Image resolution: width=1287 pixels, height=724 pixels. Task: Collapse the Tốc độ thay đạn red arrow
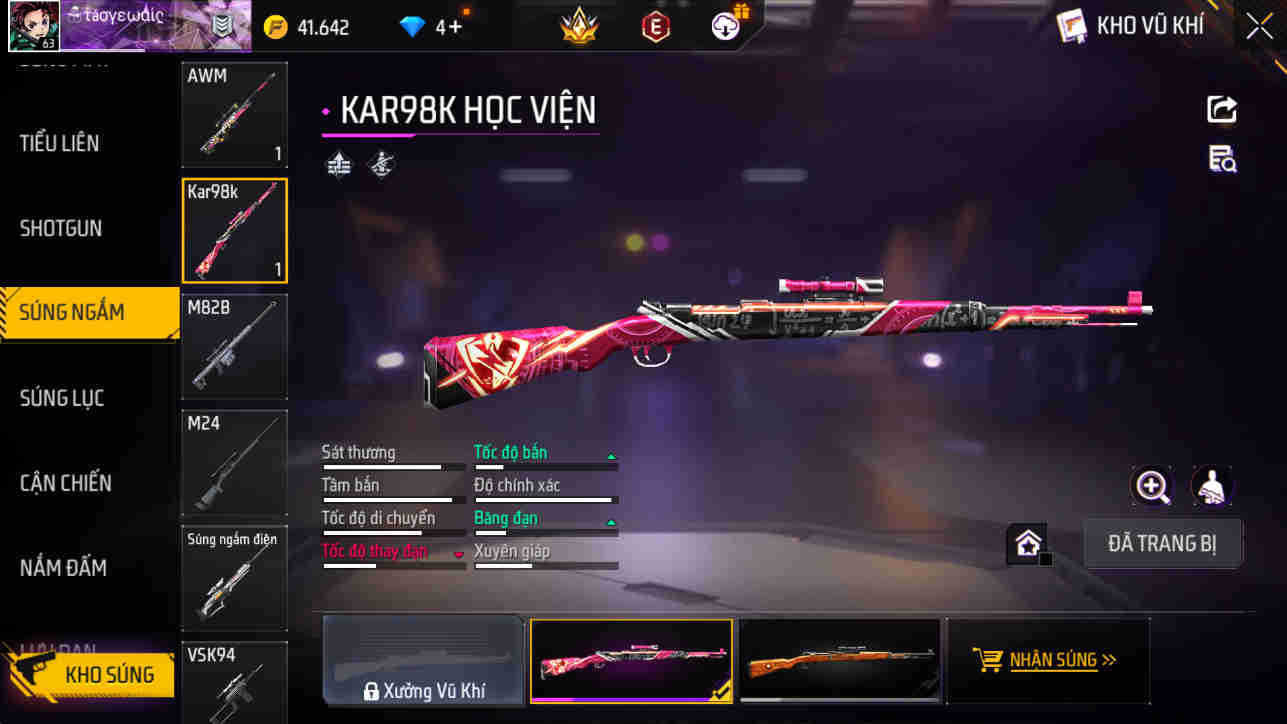(457, 552)
